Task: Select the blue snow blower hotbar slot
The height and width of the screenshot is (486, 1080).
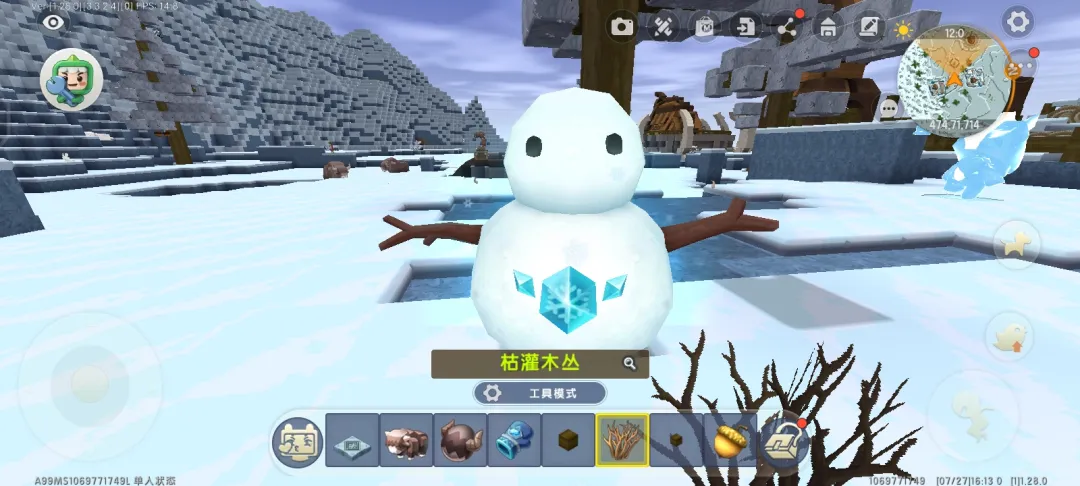Action: (x=514, y=440)
